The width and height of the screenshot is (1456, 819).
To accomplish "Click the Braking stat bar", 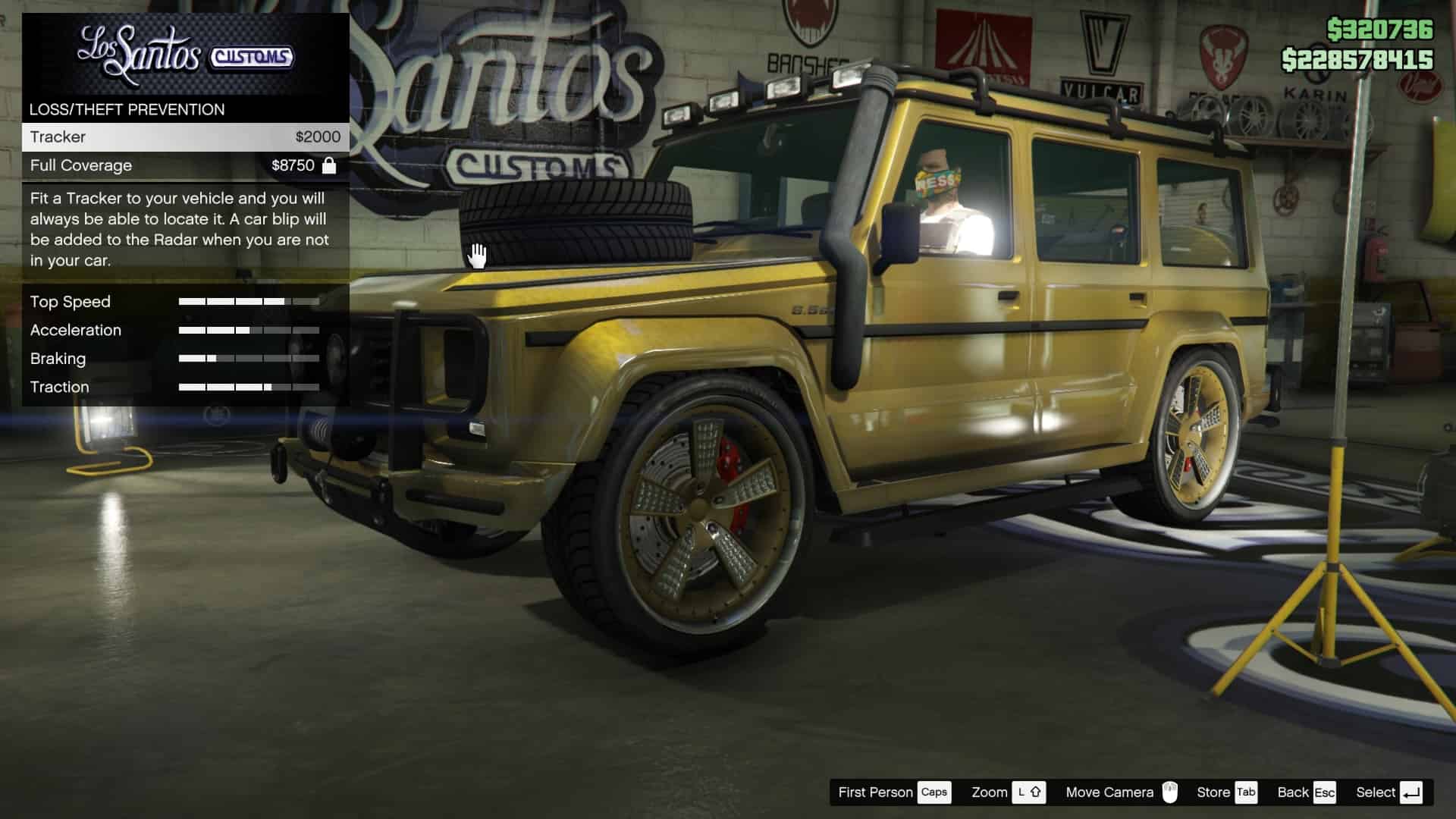I will point(249,358).
